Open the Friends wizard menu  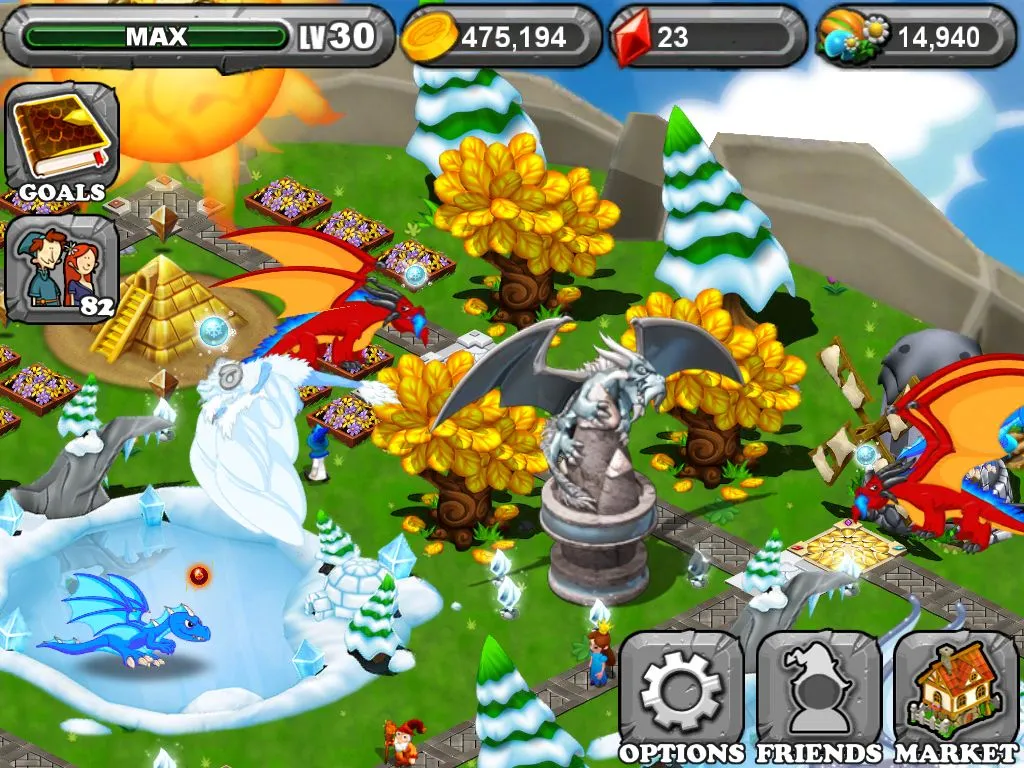(x=818, y=692)
